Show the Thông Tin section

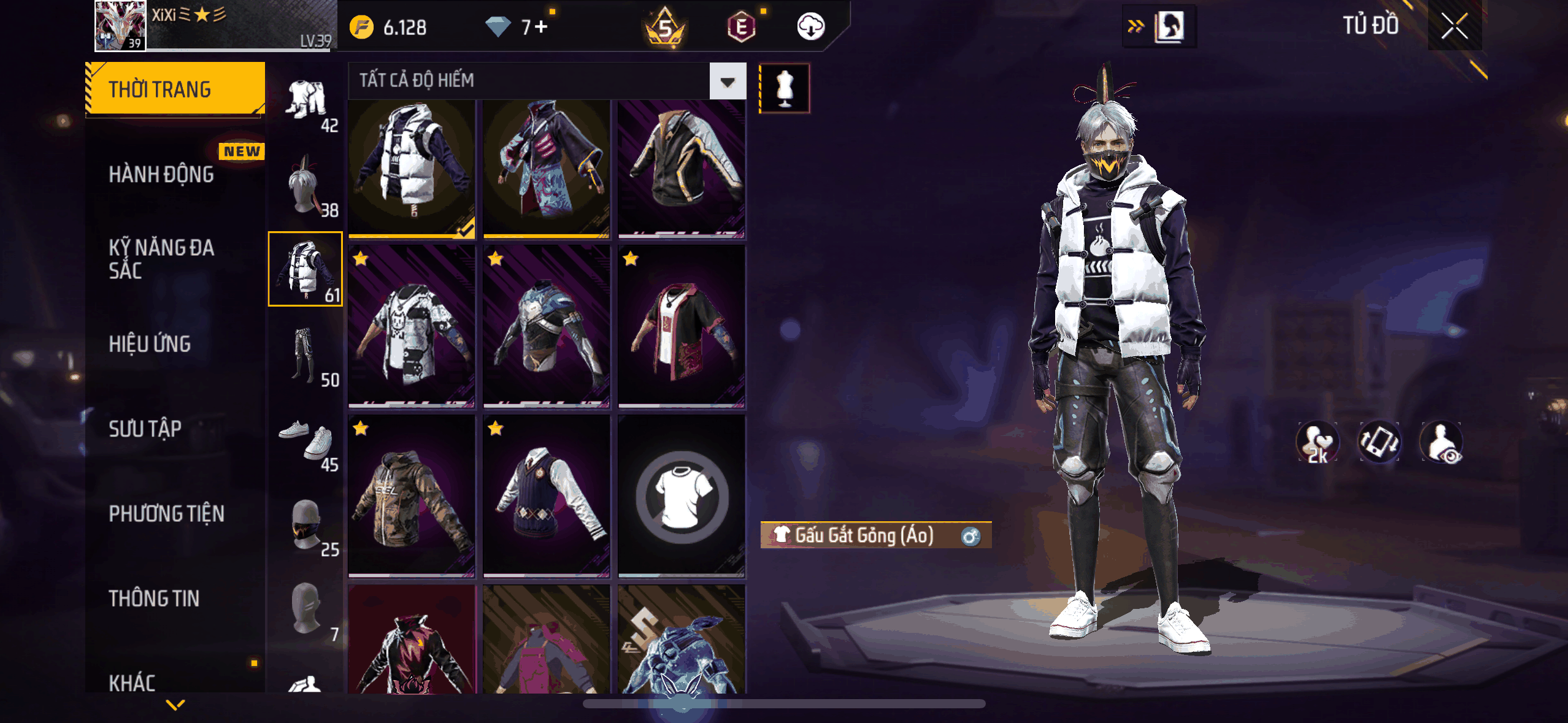click(154, 599)
